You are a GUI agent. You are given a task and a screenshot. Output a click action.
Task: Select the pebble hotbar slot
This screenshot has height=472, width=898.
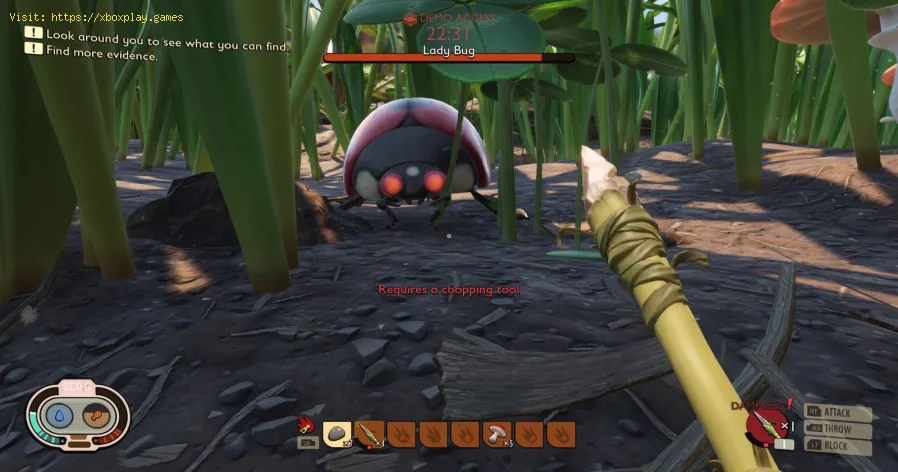pyautogui.click(x=337, y=434)
